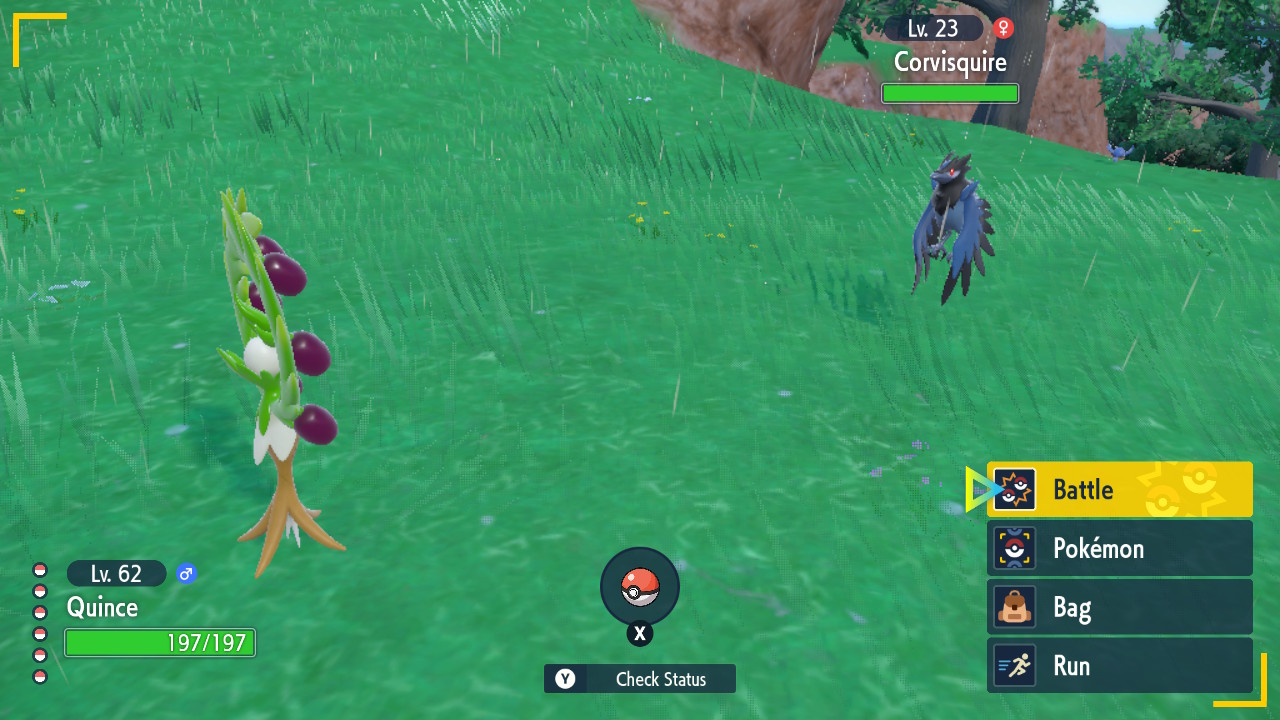Click the Poké Ball throw icon
This screenshot has width=1280, height=720.
pyautogui.click(x=640, y=587)
